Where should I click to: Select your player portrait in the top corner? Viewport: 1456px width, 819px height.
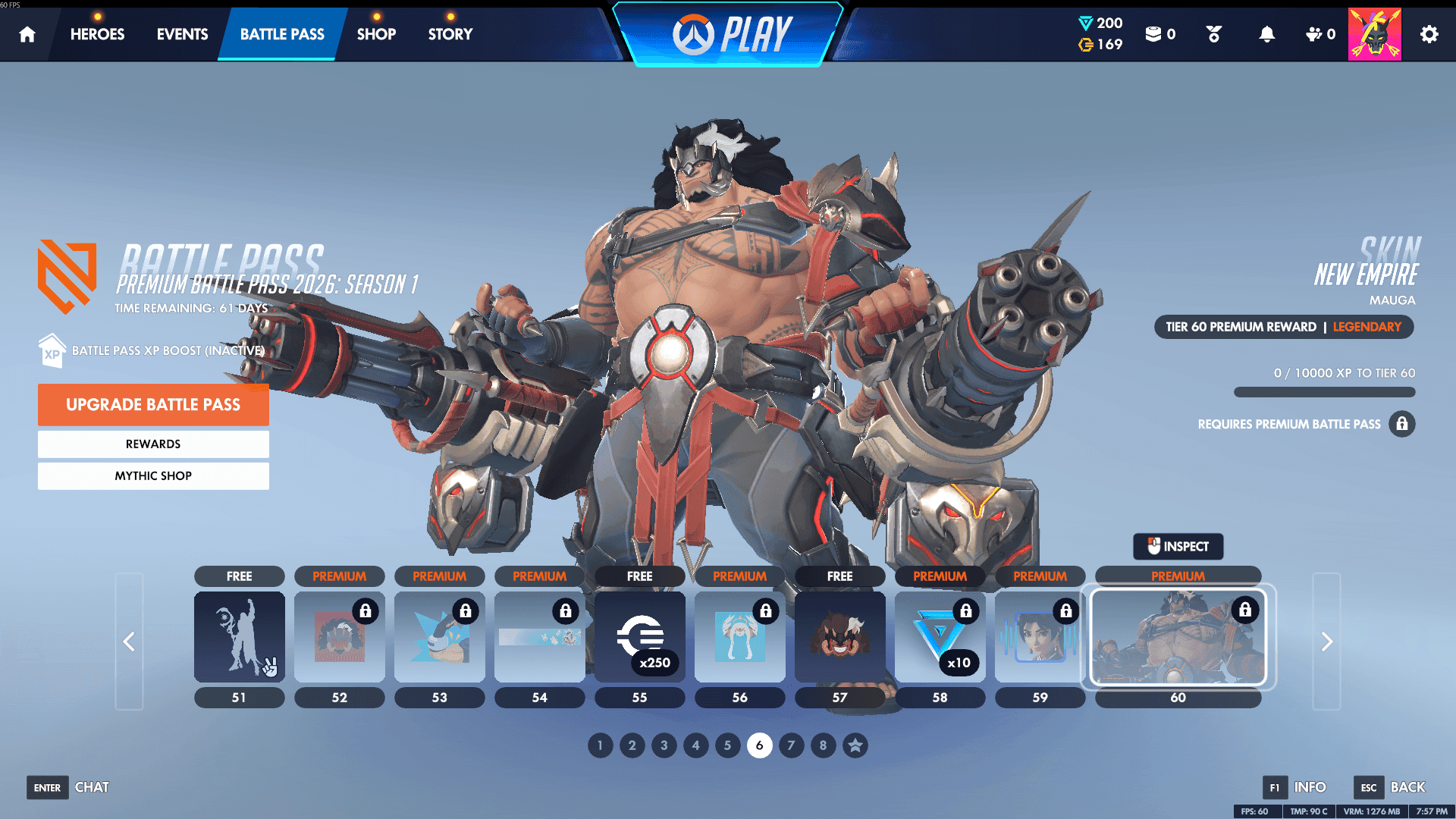pyautogui.click(x=1374, y=33)
